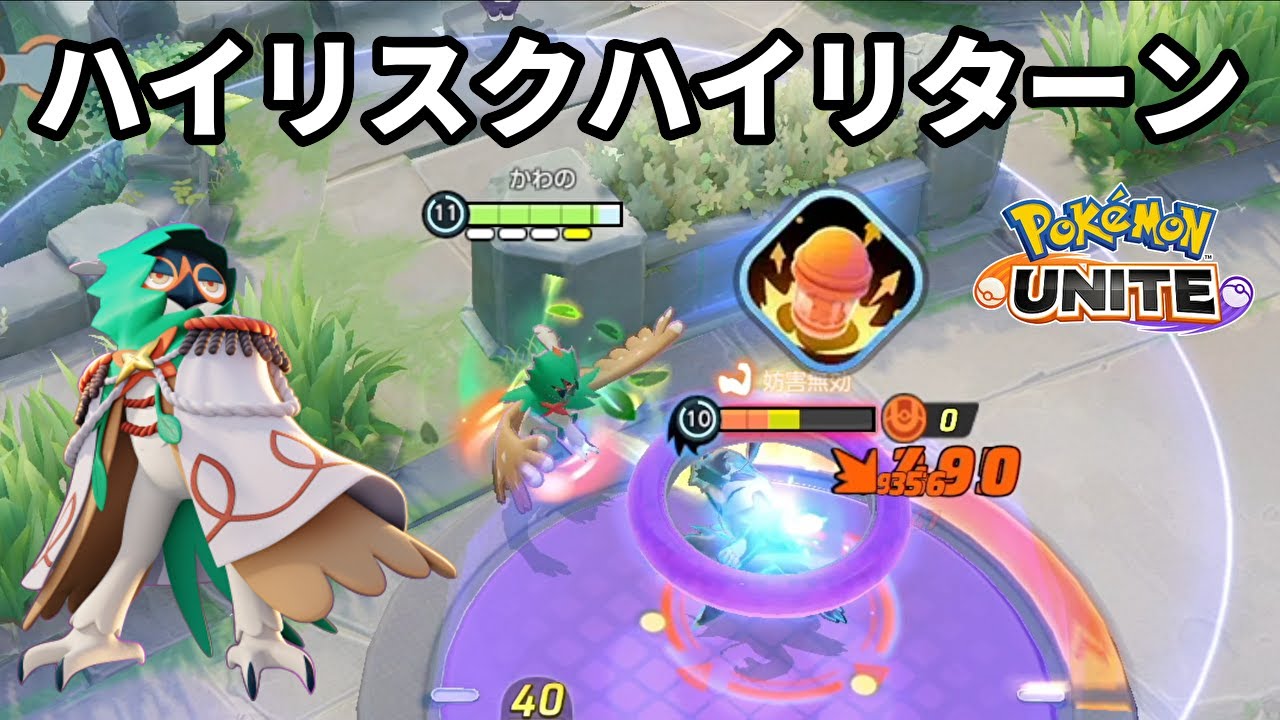Click the orange Aeos energy score icon
Viewport: 1280px width, 720px height.
905,418
